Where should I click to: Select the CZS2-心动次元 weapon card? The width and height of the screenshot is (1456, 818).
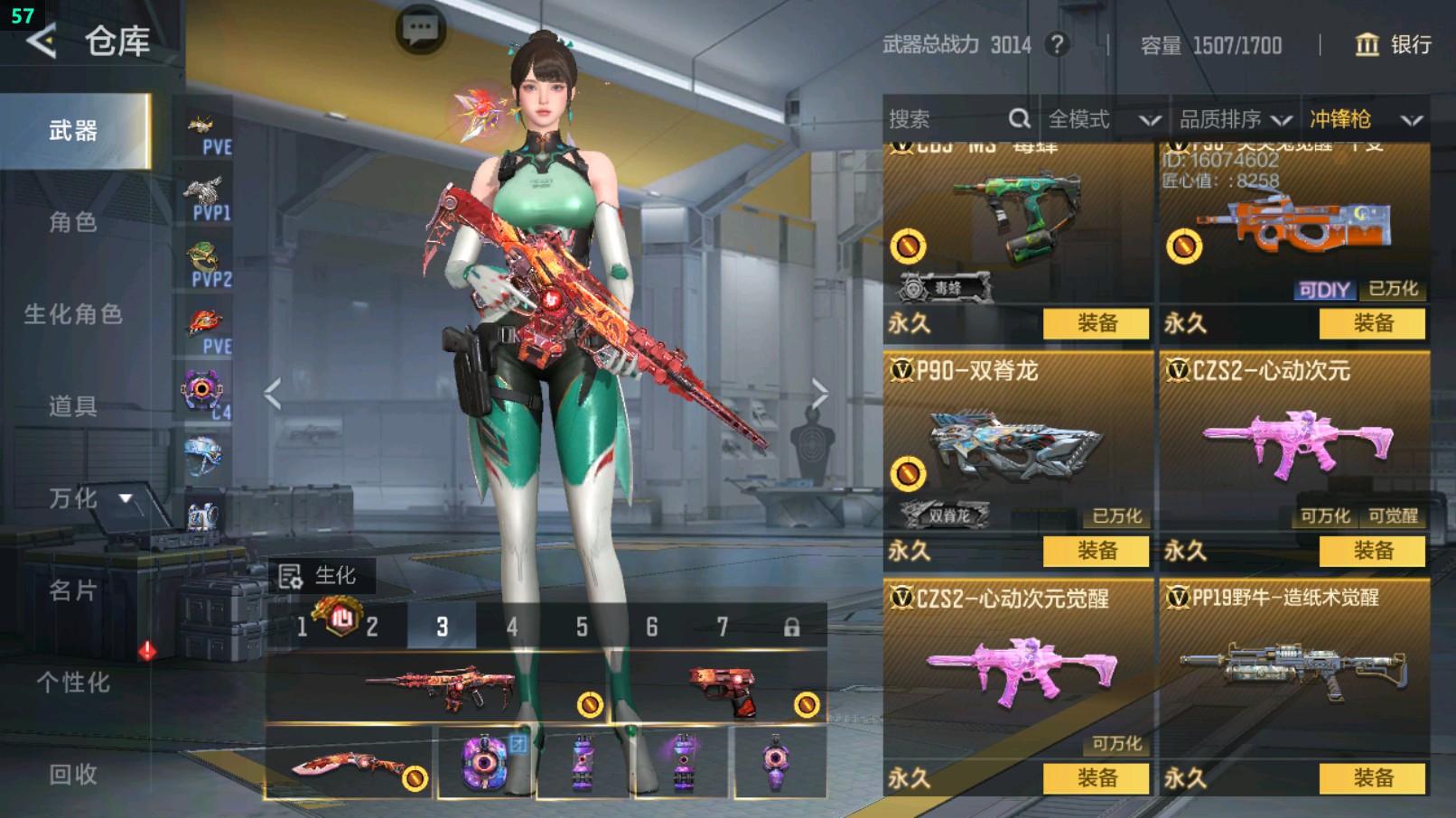(x=1293, y=442)
